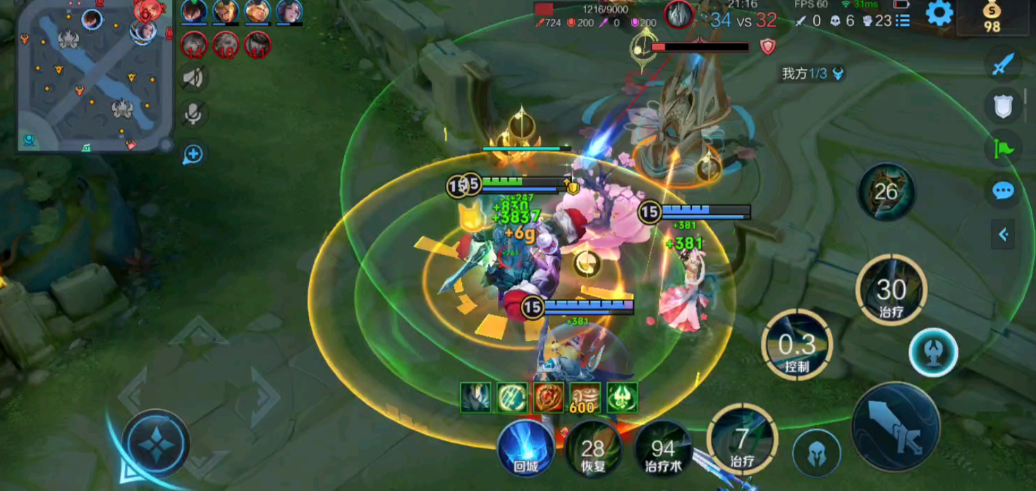The image size is (1036, 491).
Task: Tap the large sword basic attack button
Action: point(895,426)
